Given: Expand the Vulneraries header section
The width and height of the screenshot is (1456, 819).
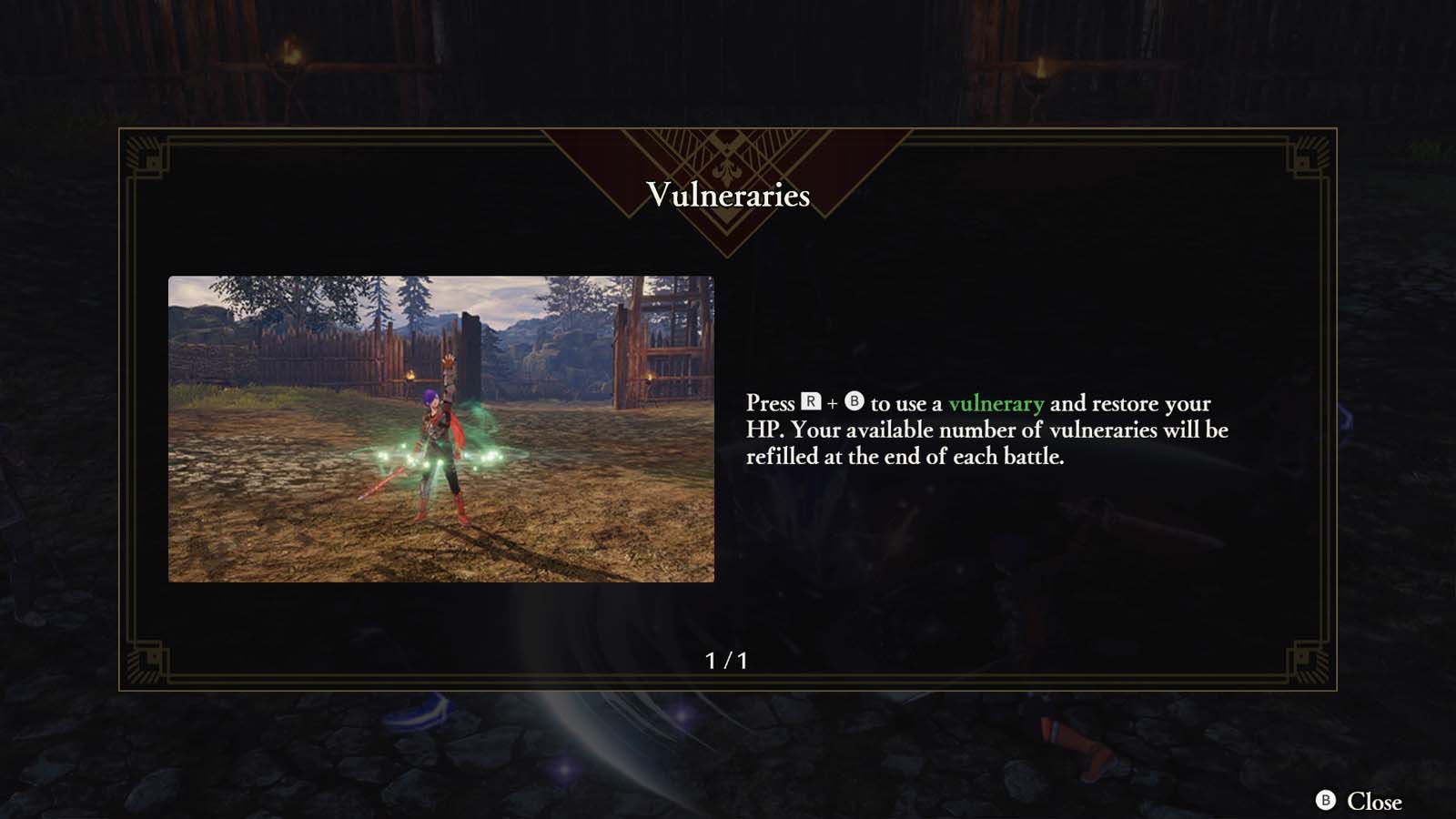Looking at the screenshot, I should [728, 194].
